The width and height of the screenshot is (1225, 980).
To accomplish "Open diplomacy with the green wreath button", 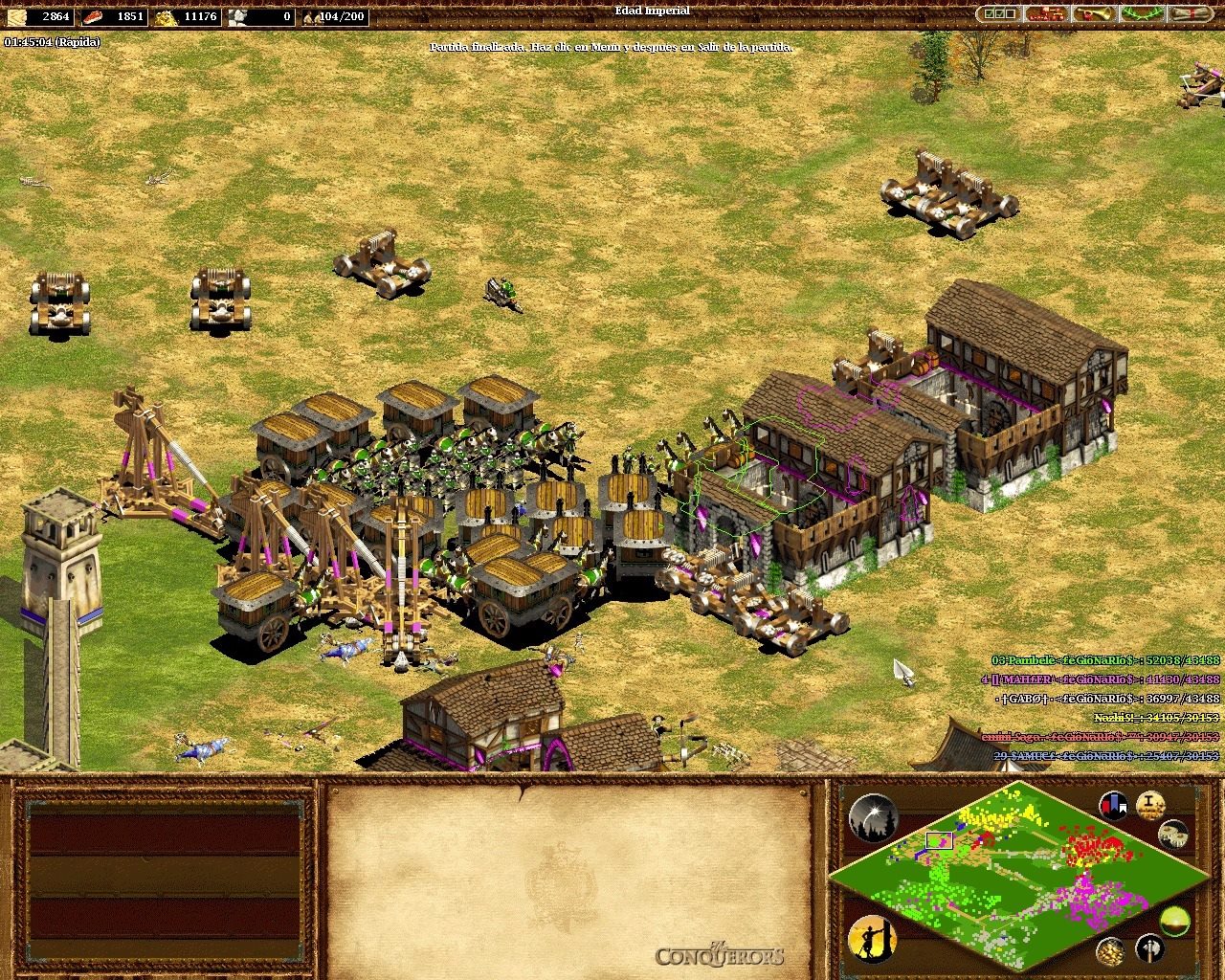I will (x=1142, y=14).
